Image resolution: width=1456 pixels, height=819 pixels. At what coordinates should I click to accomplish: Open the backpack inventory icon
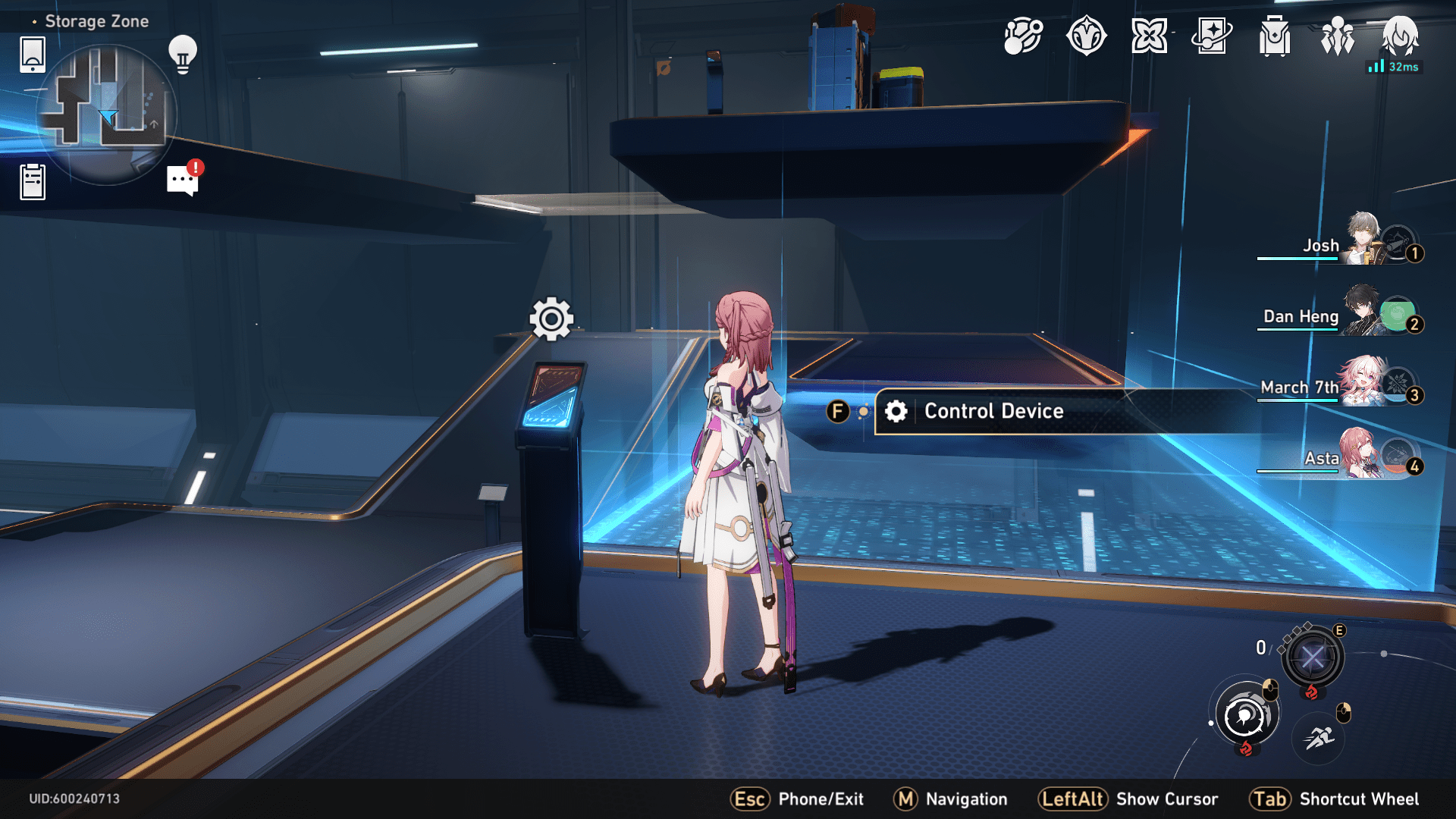(1274, 36)
